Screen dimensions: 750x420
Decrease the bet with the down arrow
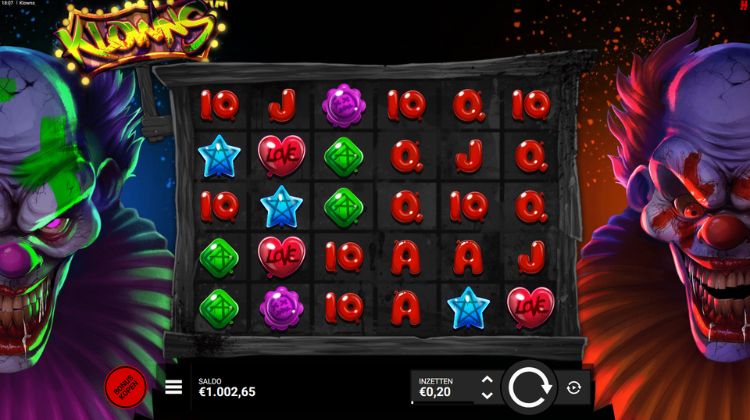coord(487,395)
